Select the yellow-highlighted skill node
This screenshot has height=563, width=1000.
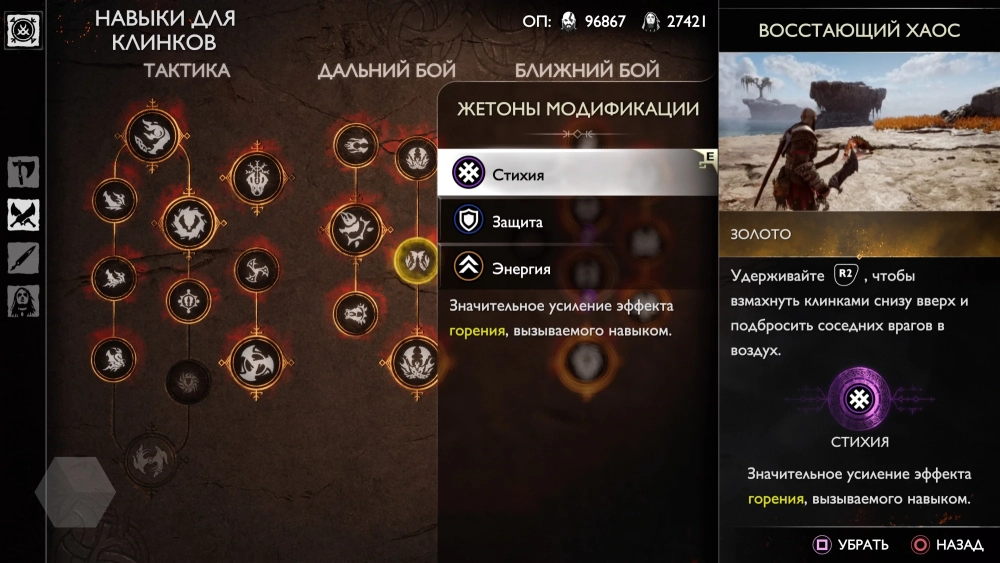(416, 260)
